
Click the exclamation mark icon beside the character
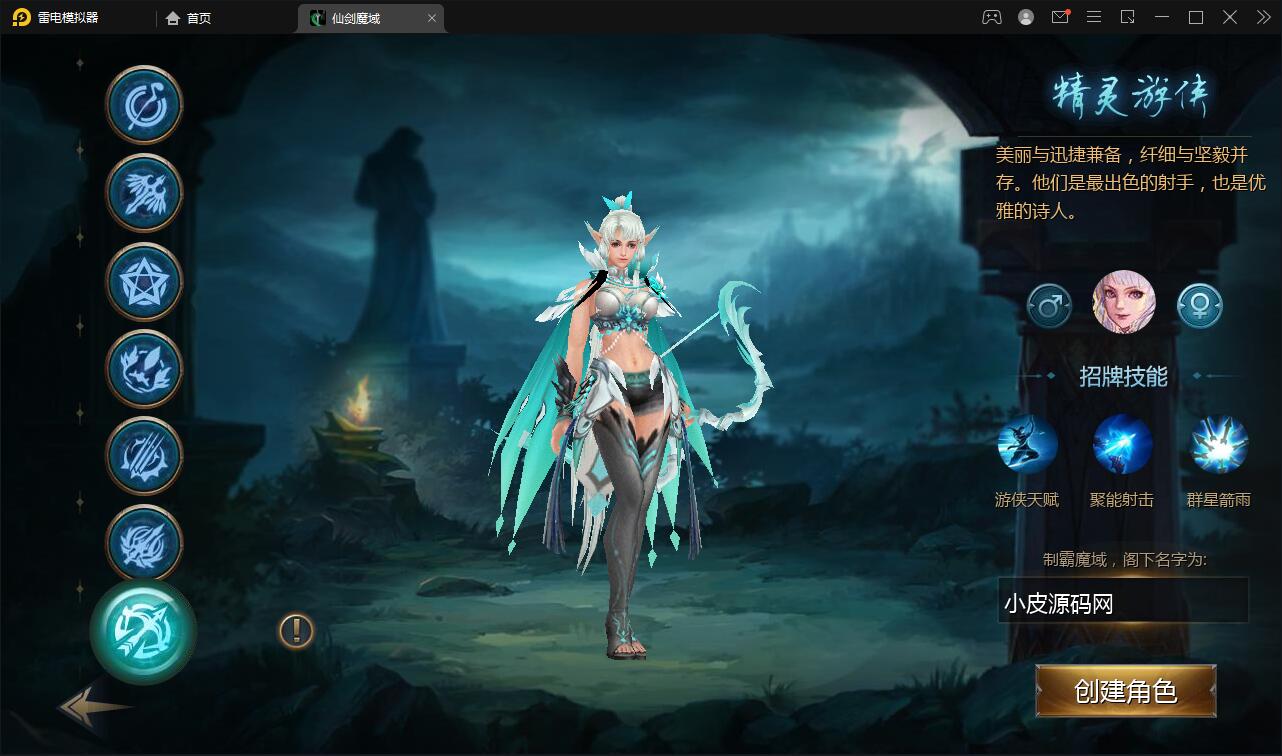coord(294,632)
